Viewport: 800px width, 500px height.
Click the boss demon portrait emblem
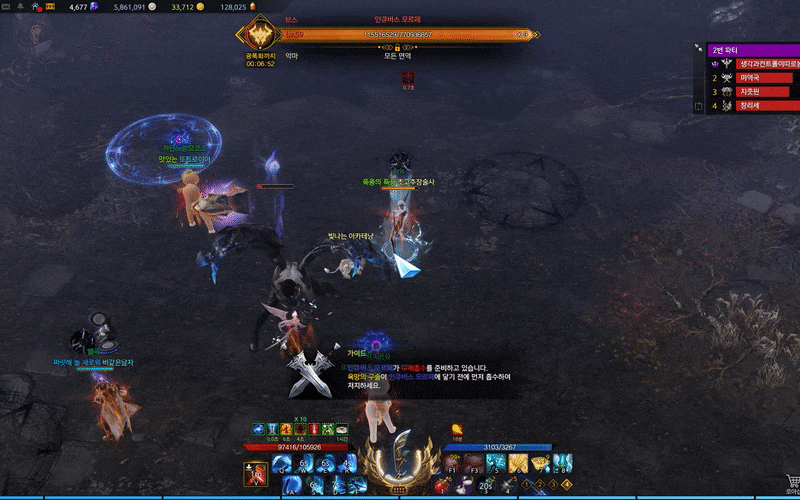coord(262,35)
